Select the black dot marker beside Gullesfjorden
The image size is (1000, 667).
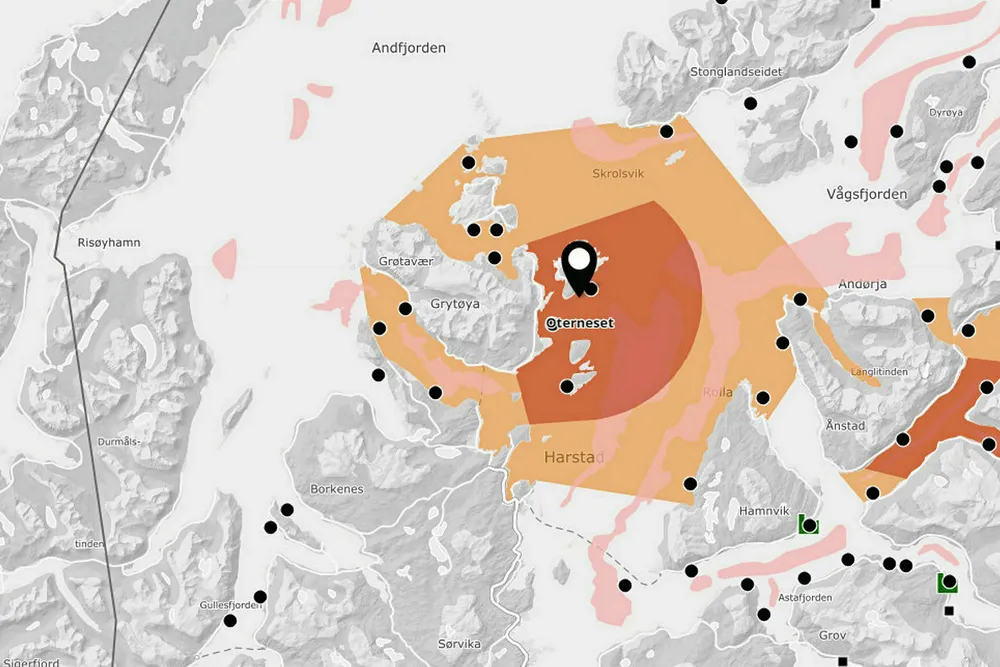[260, 597]
